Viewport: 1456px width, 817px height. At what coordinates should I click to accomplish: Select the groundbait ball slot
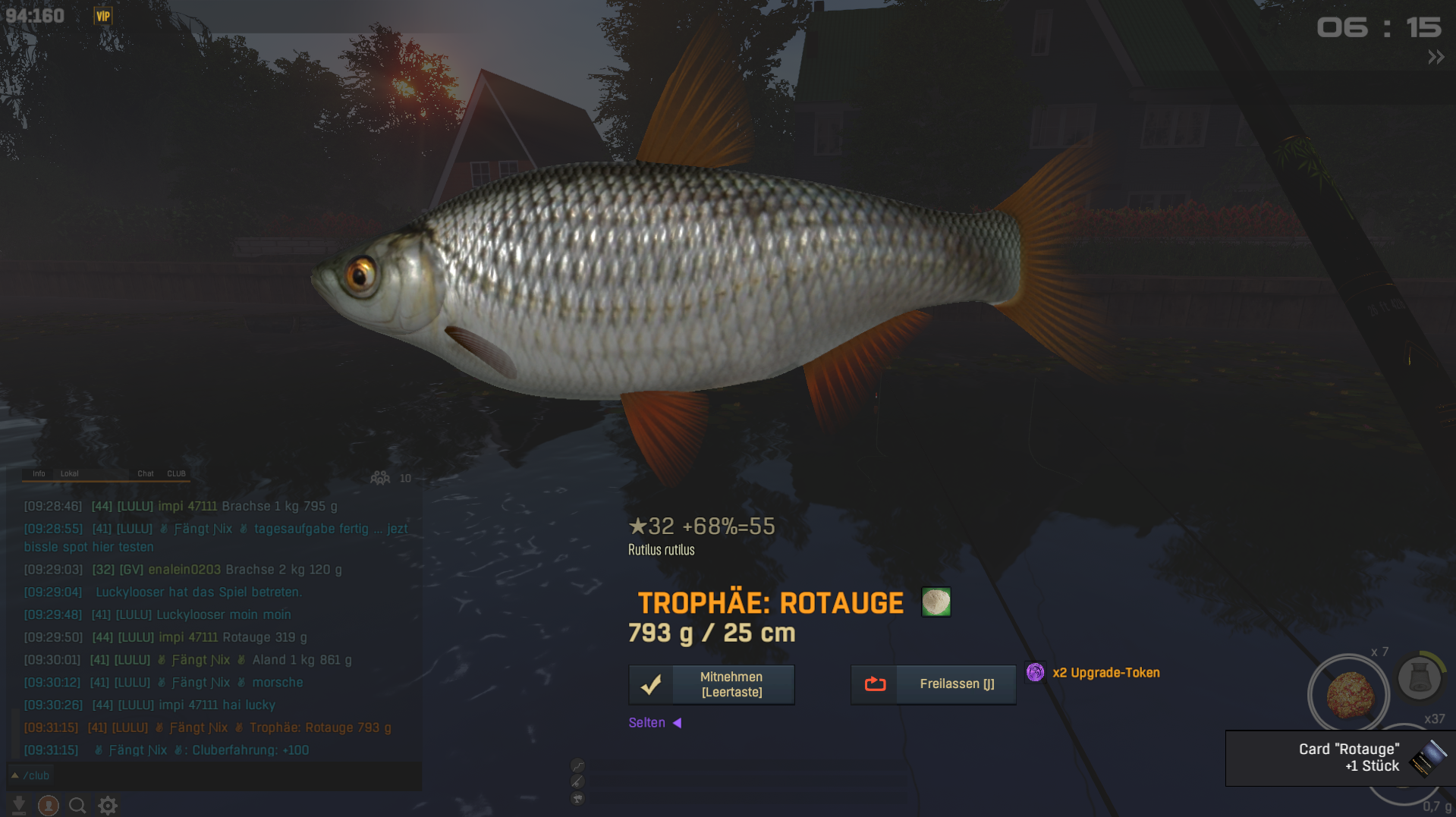[x=1348, y=694]
